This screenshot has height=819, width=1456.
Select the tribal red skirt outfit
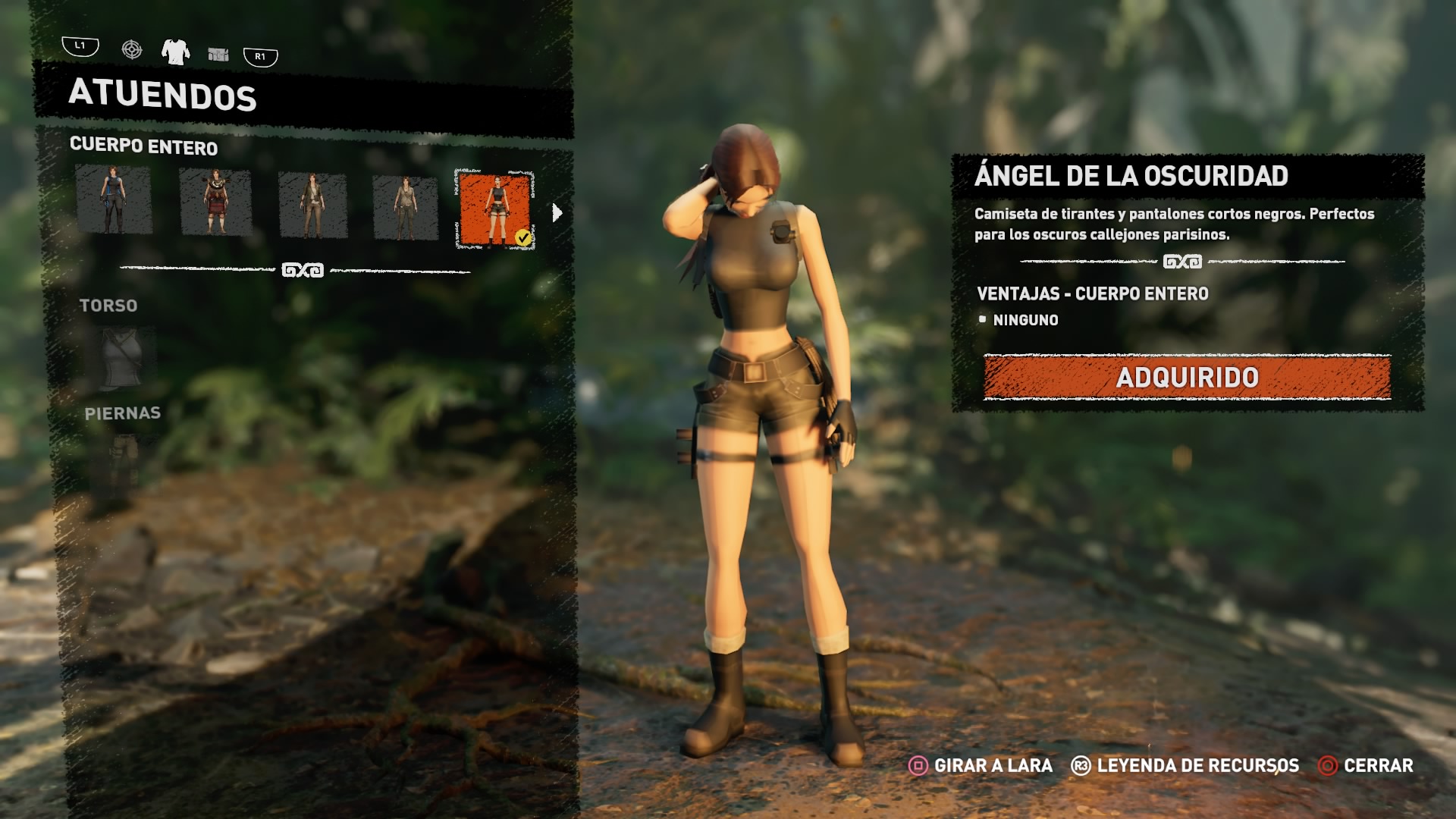pyautogui.click(x=215, y=202)
